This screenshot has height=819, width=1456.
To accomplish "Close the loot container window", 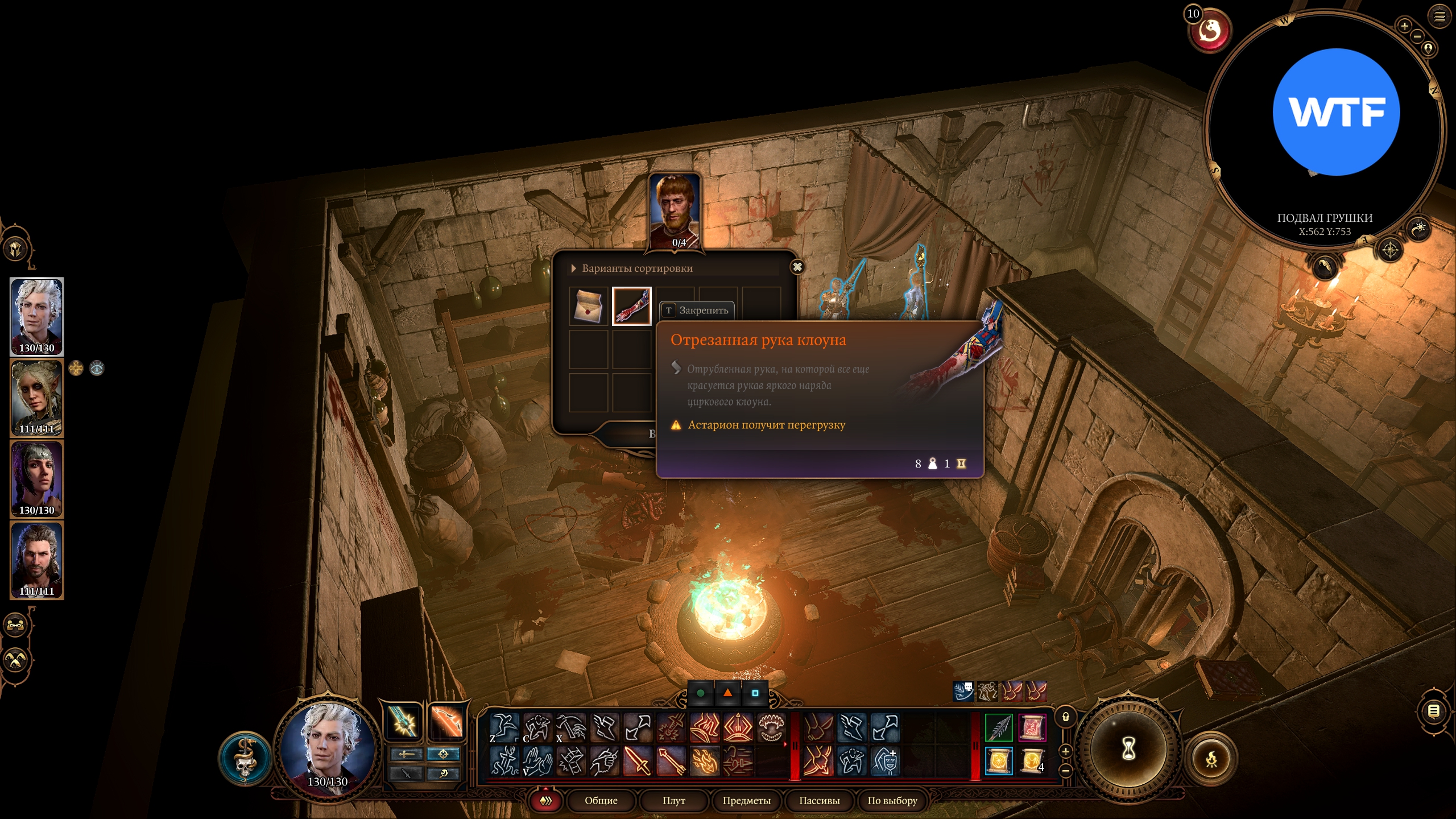I will [x=797, y=267].
